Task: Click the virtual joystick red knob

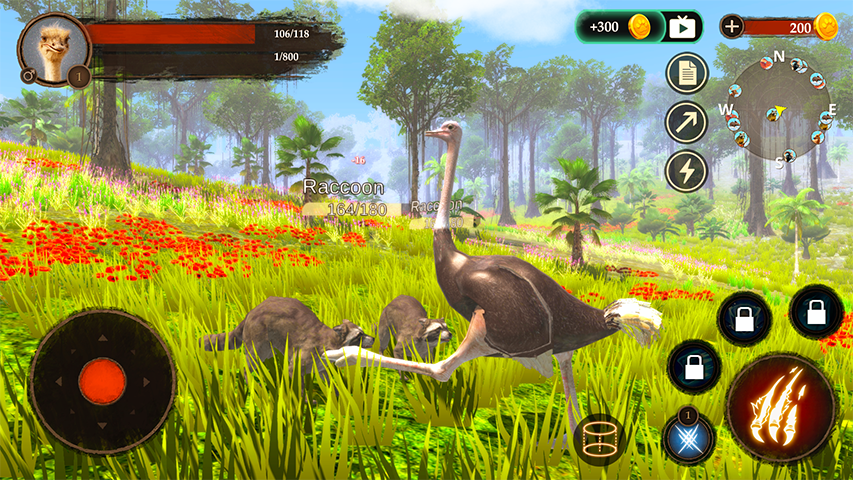Action: (x=102, y=381)
